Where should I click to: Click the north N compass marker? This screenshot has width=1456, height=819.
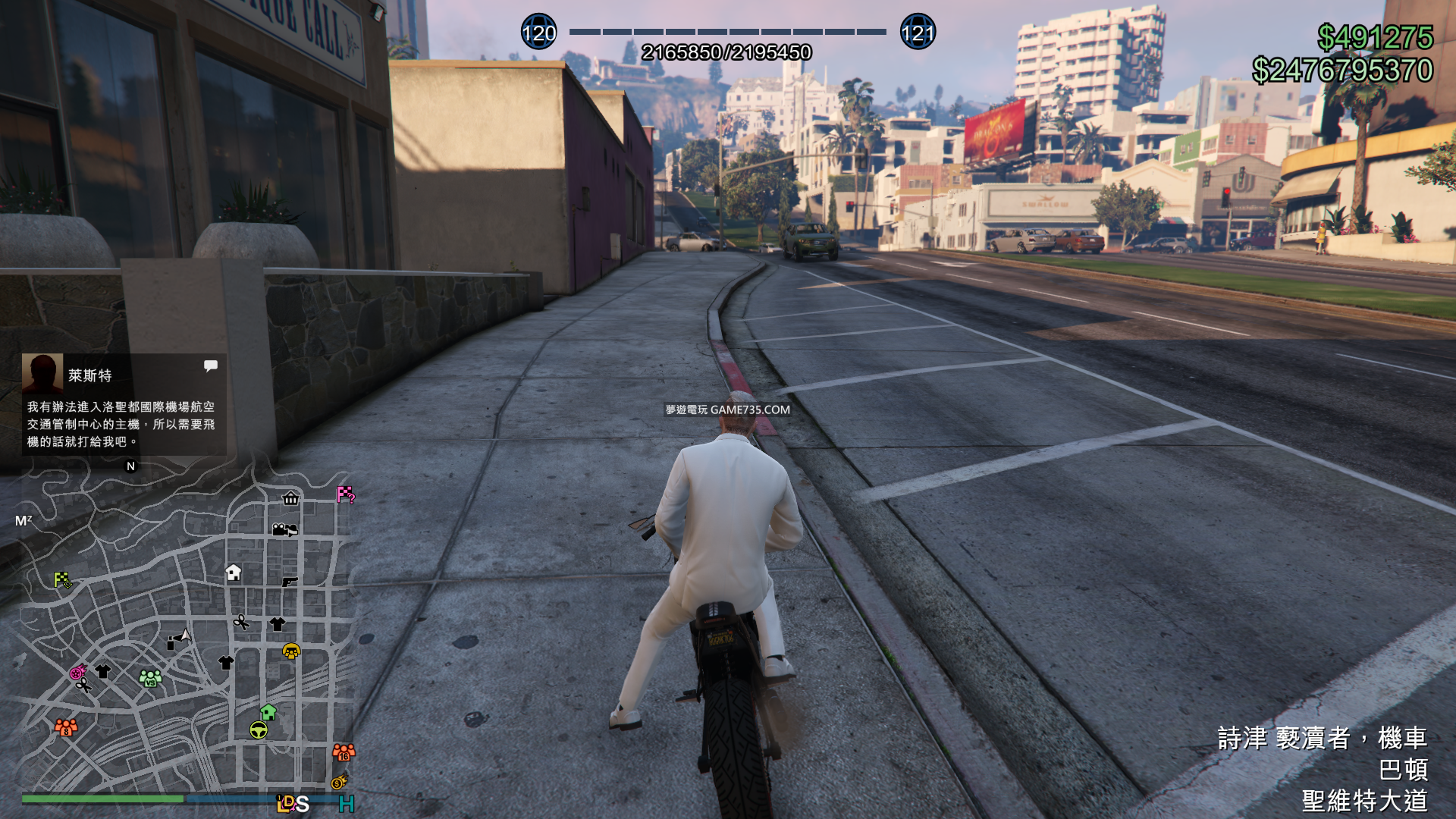(130, 466)
